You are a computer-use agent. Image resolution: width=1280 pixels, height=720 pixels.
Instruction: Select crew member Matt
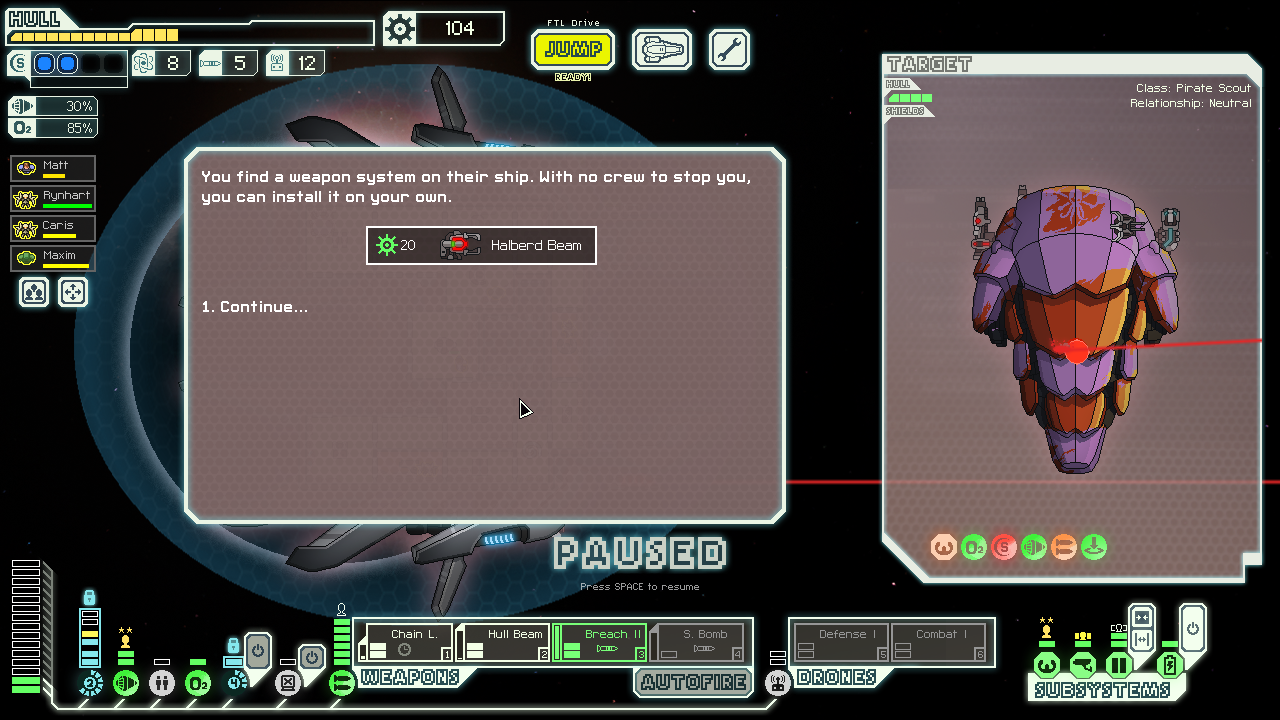click(54, 168)
